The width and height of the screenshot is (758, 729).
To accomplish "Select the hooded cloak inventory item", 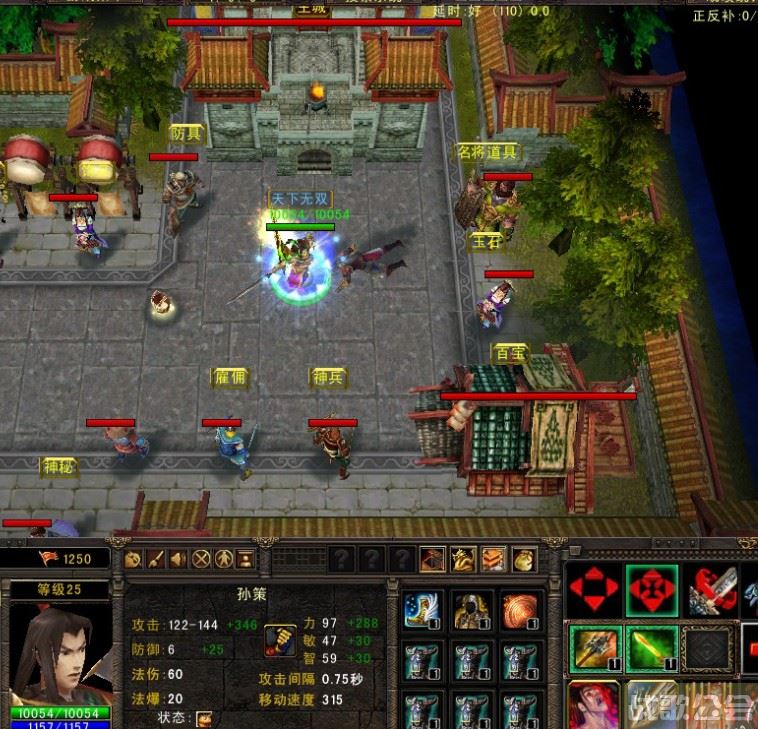I will point(471,610).
